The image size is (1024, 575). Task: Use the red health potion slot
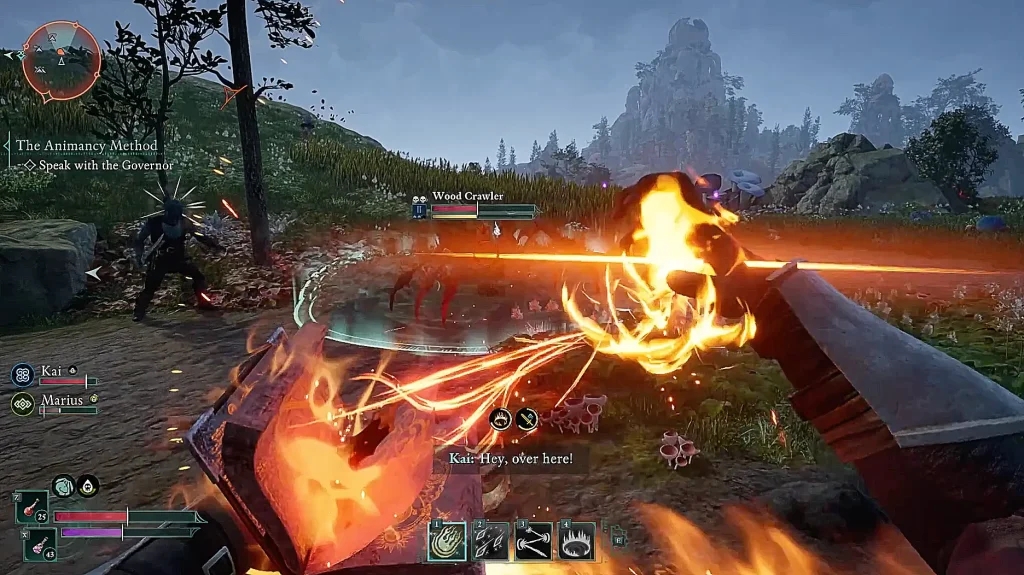coord(31,510)
